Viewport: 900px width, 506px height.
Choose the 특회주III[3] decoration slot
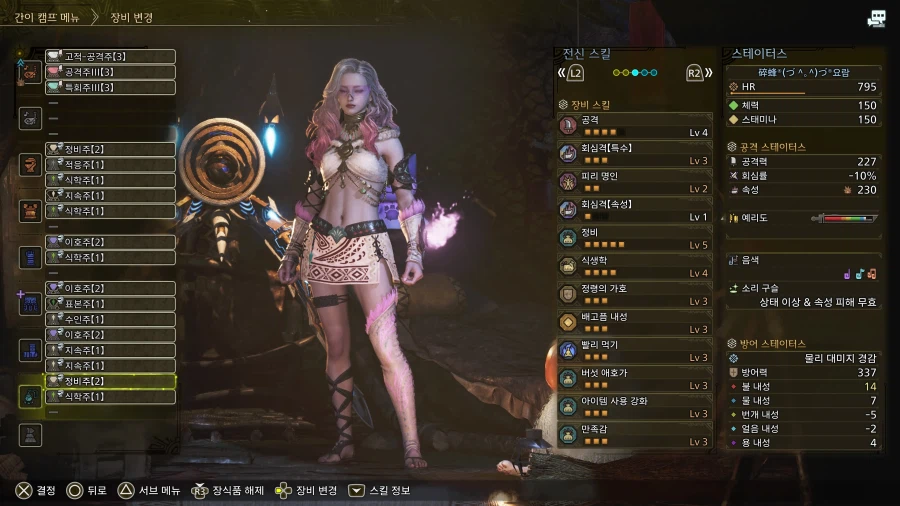[110, 88]
